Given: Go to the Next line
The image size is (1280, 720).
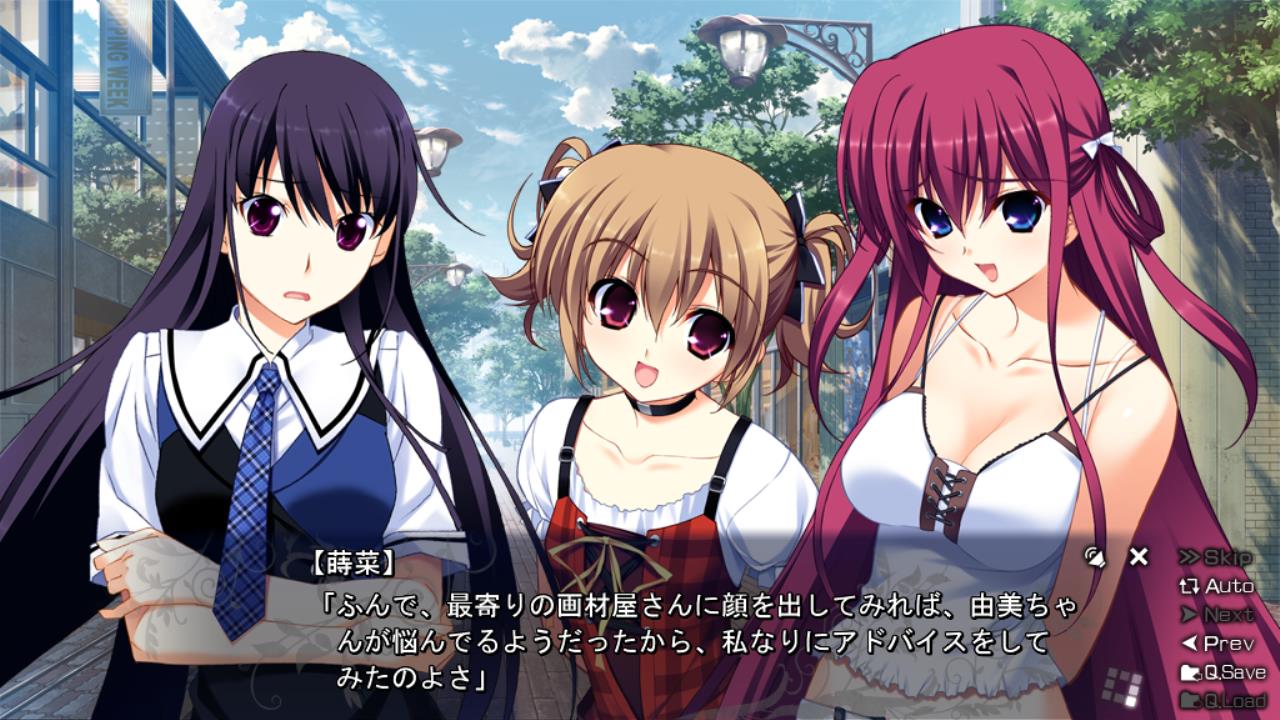Looking at the screenshot, I should (x=1217, y=615).
